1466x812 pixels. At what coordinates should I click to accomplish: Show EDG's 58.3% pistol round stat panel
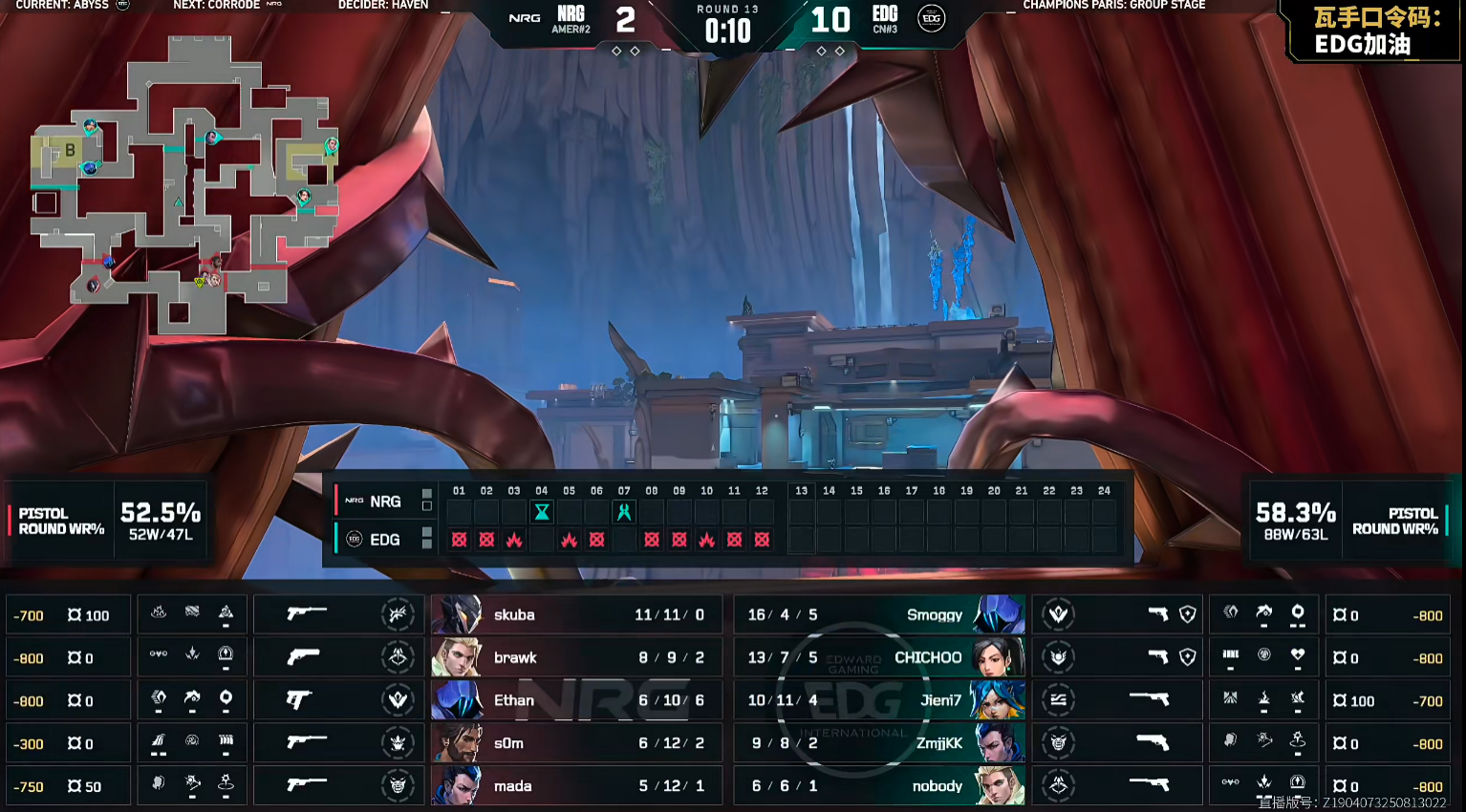[1348, 521]
